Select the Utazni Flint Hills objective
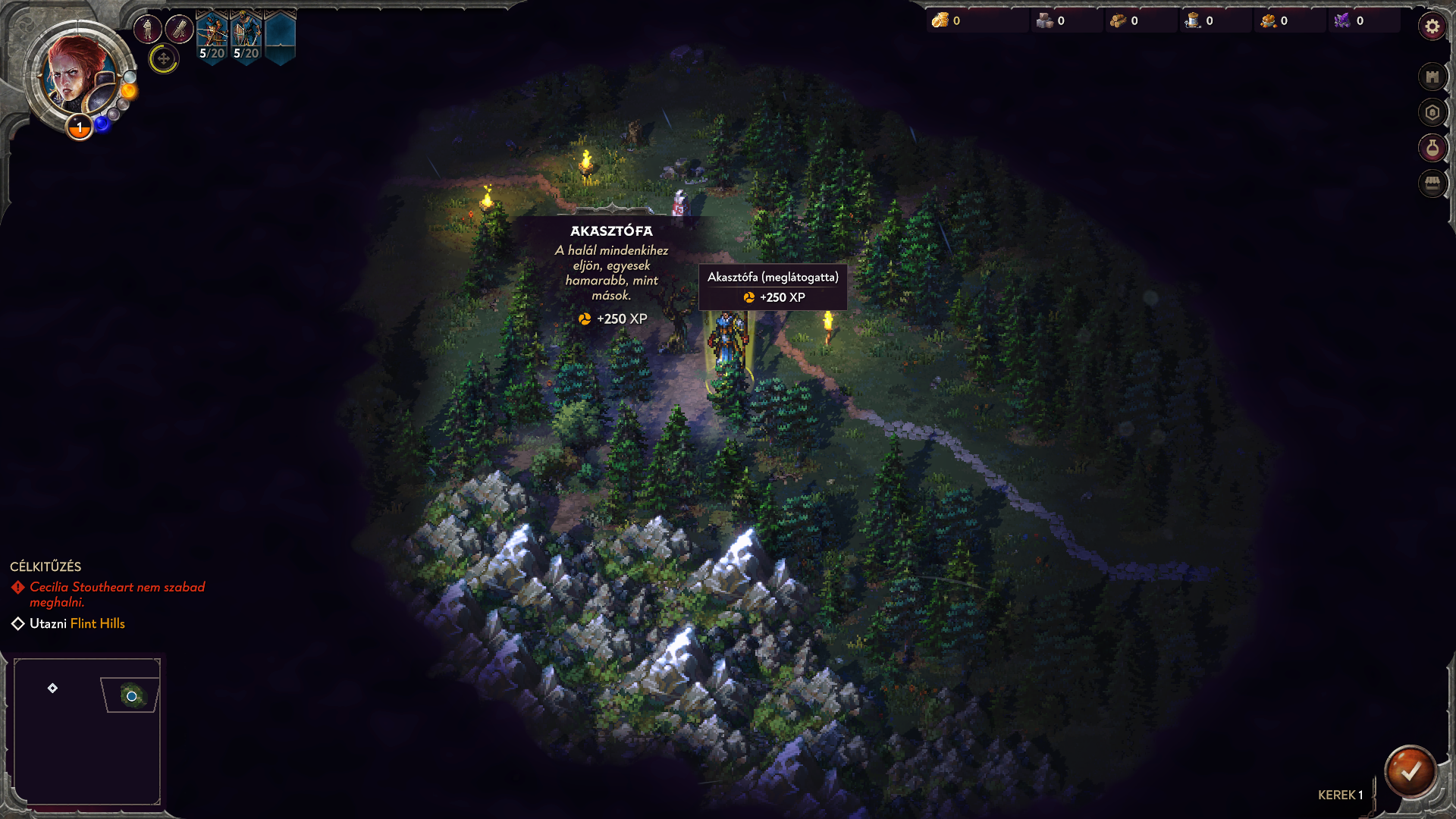This screenshot has width=1456, height=819. pyautogui.click(x=77, y=623)
